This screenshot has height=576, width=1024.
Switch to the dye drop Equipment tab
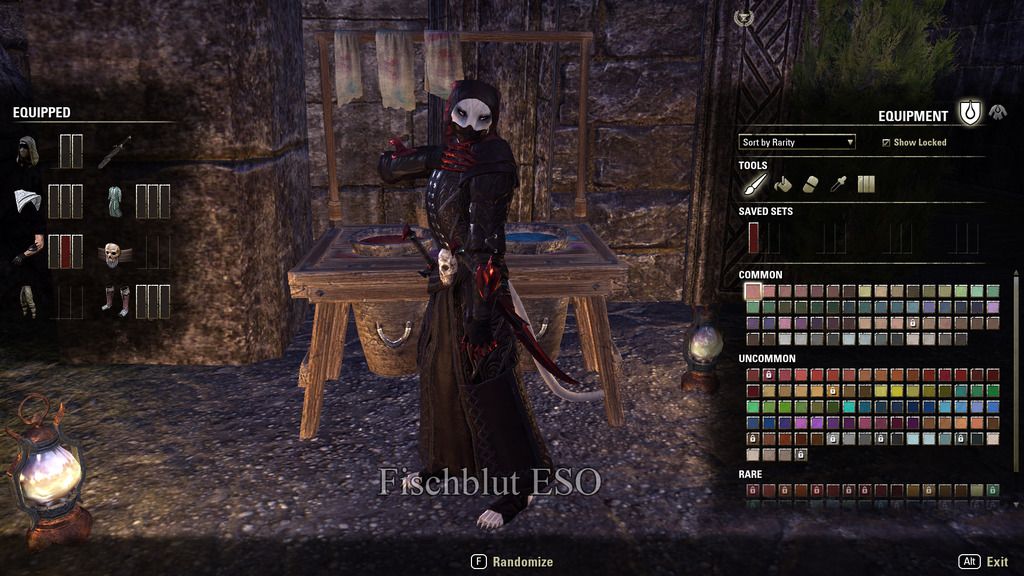[x=969, y=114]
